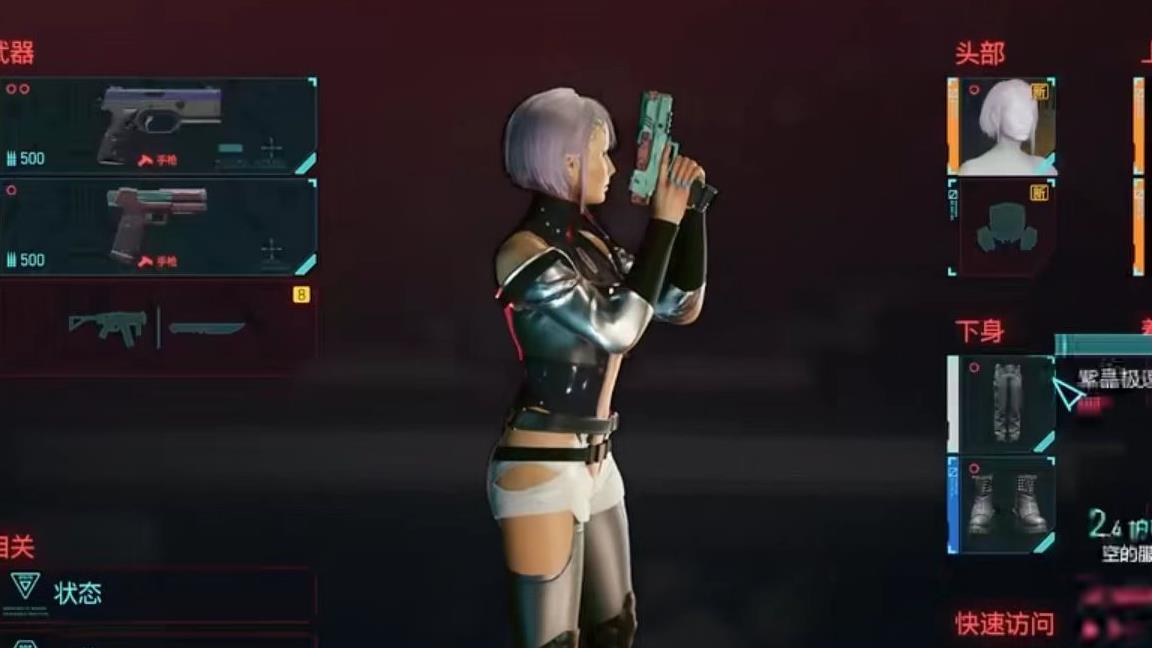This screenshot has width=1152, height=648.
Task: Open the empty face mask slot
Action: point(1004,227)
